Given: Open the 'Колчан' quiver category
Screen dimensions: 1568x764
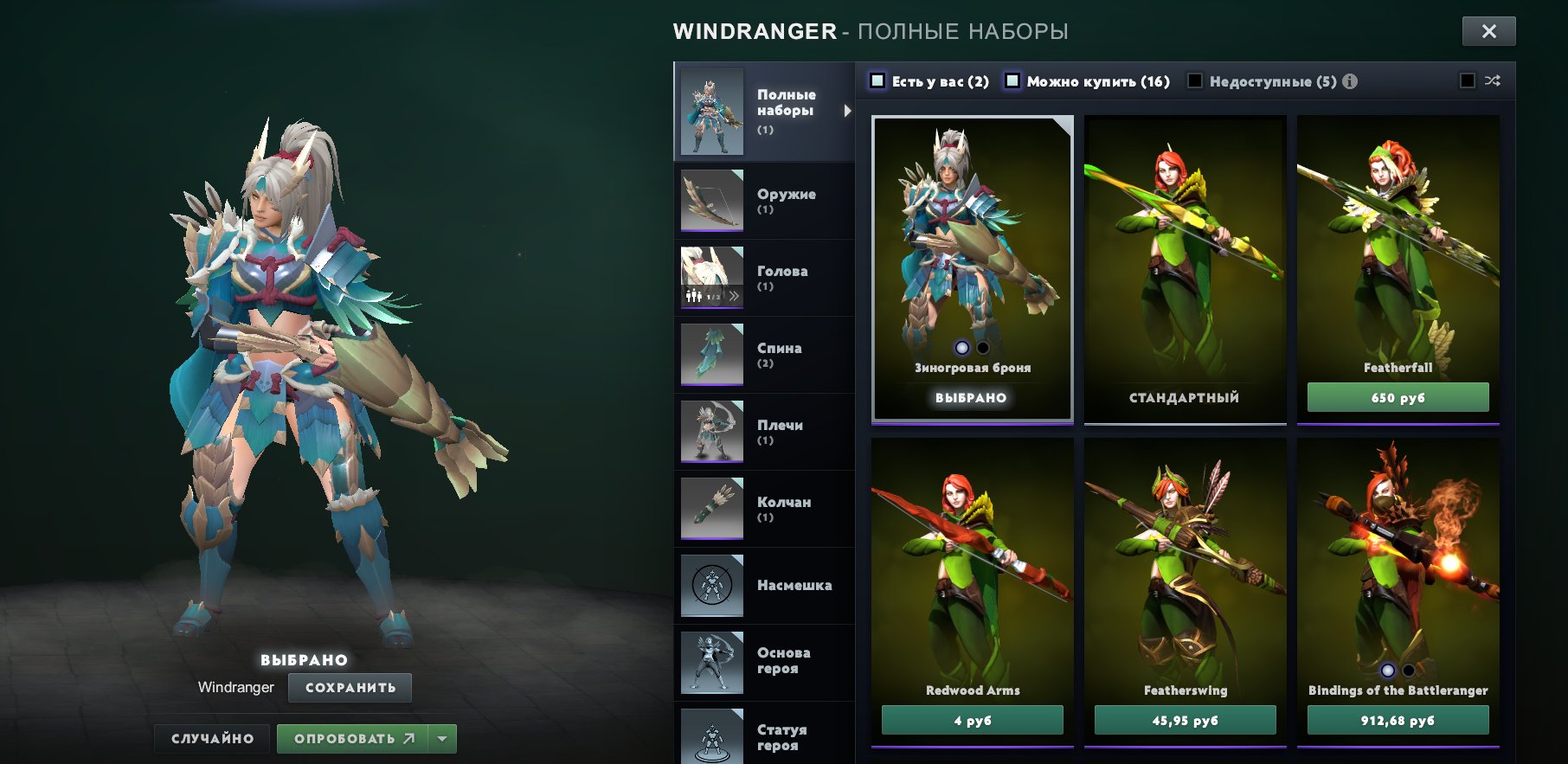Looking at the screenshot, I should pos(763,509).
